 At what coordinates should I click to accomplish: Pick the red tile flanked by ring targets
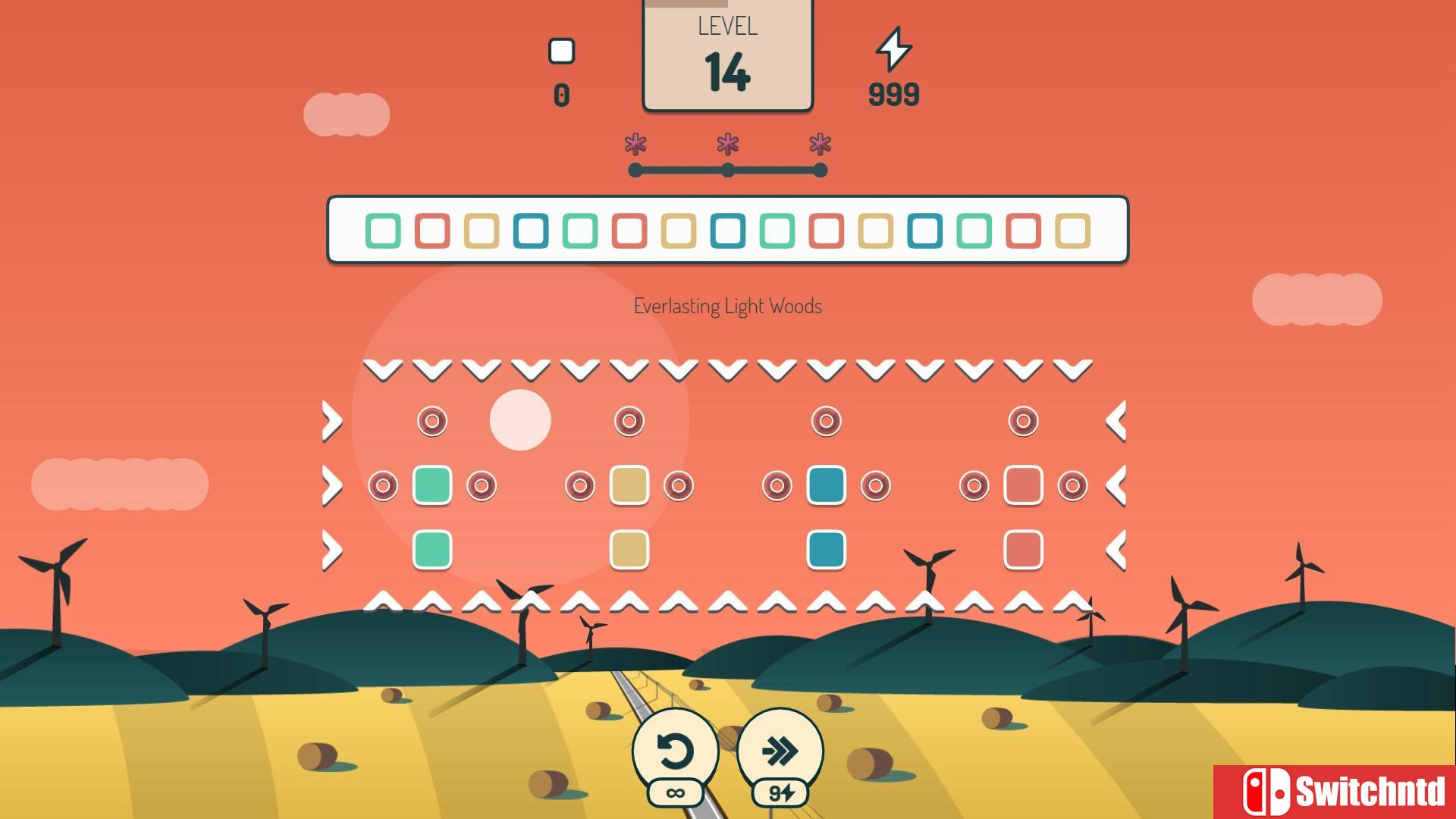pos(1024,485)
